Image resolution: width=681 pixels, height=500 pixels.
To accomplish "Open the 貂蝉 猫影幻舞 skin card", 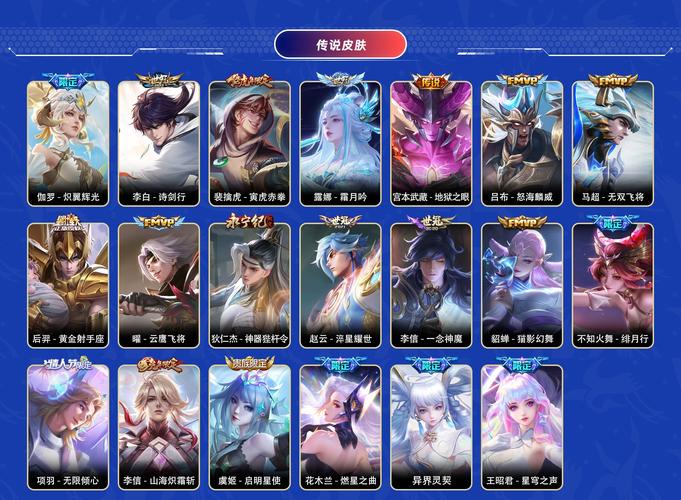I will click(x=522, y=283).
